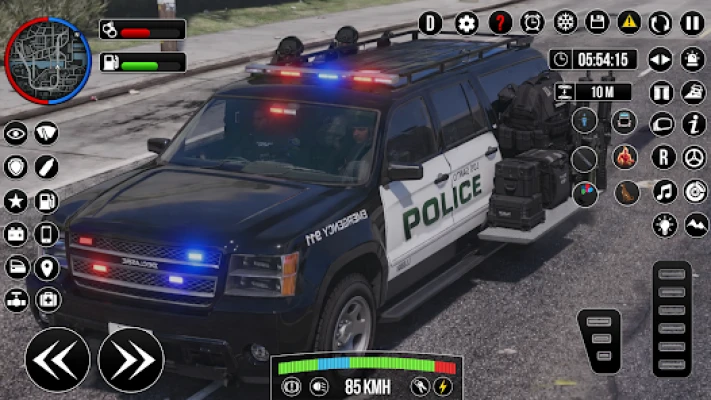Open the settings gear menu
The image size is (711, 400).
(466, 23)
